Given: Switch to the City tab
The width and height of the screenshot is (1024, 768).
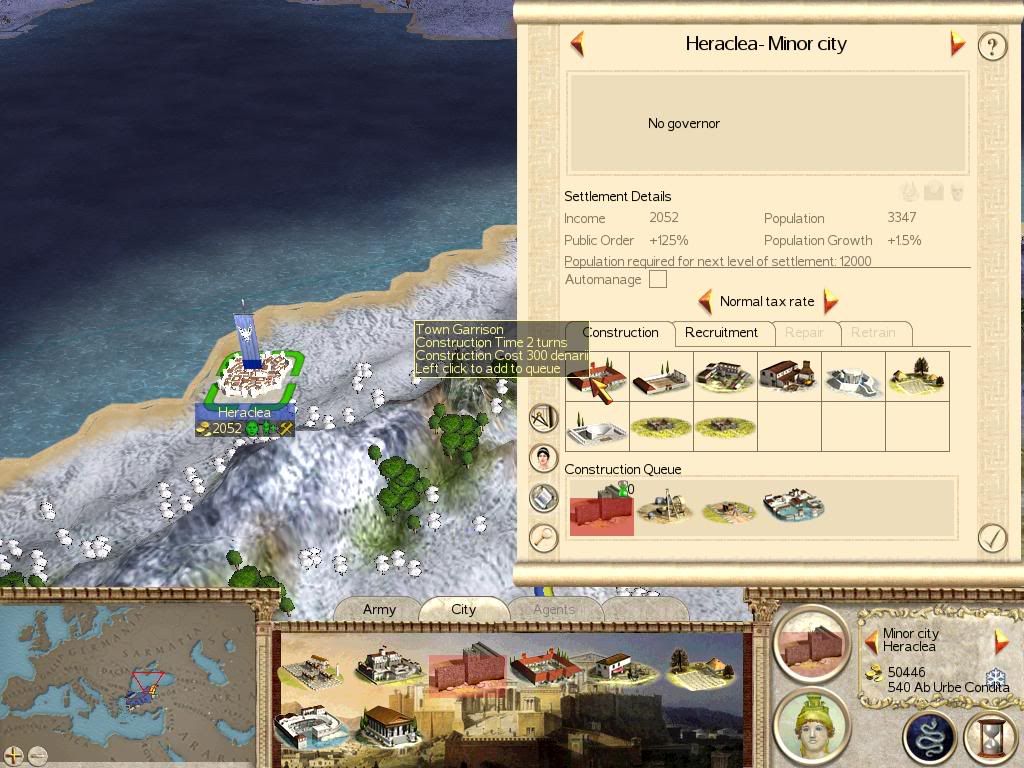Looking at the screenshot, I should pyautogui.click(x=463, y=609).
